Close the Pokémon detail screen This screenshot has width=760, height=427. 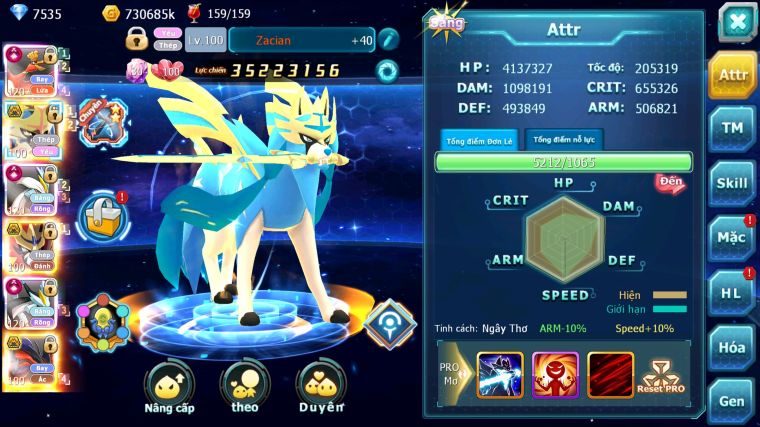click(737, 22)
